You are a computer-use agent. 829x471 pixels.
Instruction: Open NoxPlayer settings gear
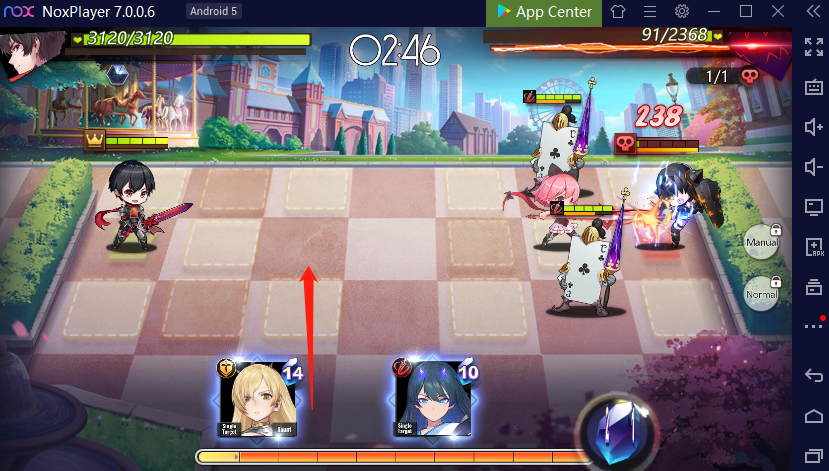(x=682, y=12)
